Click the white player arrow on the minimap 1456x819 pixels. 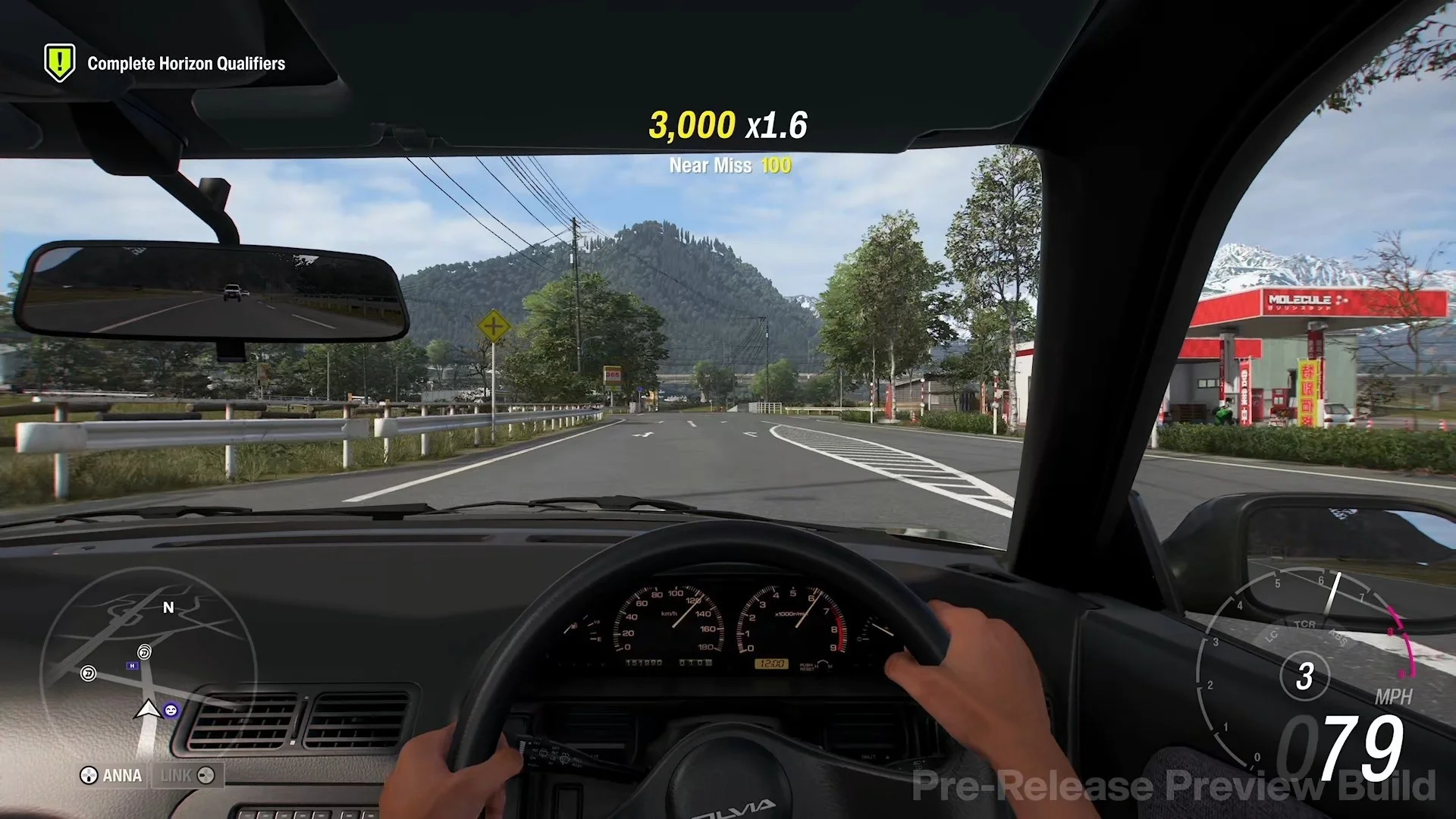[x=148, y=710]
